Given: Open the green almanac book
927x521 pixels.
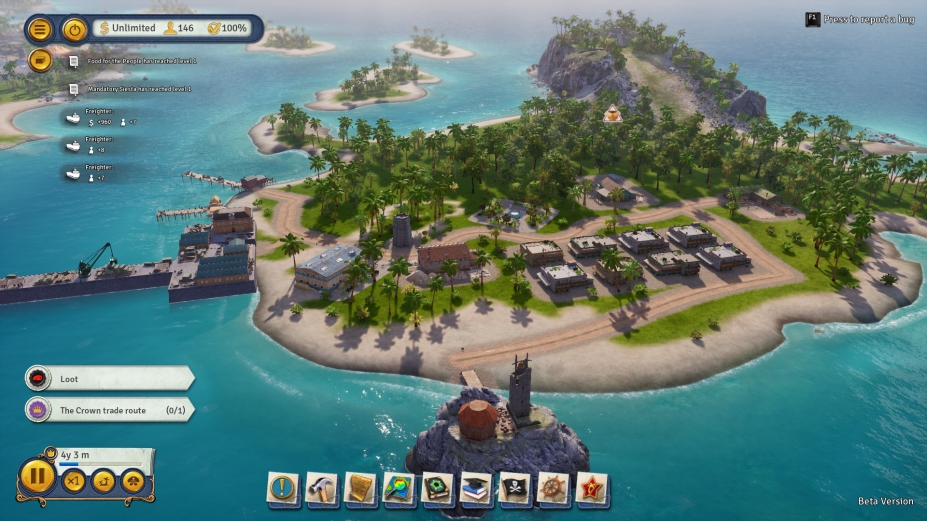Looking at the screenshot, I should pyautogui.click(x=438, y=489).
